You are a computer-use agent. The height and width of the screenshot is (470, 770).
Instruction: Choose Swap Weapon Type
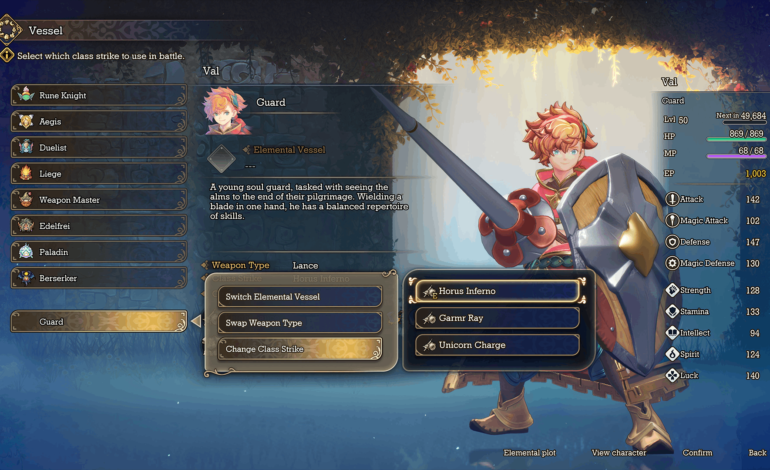(300, 323)
